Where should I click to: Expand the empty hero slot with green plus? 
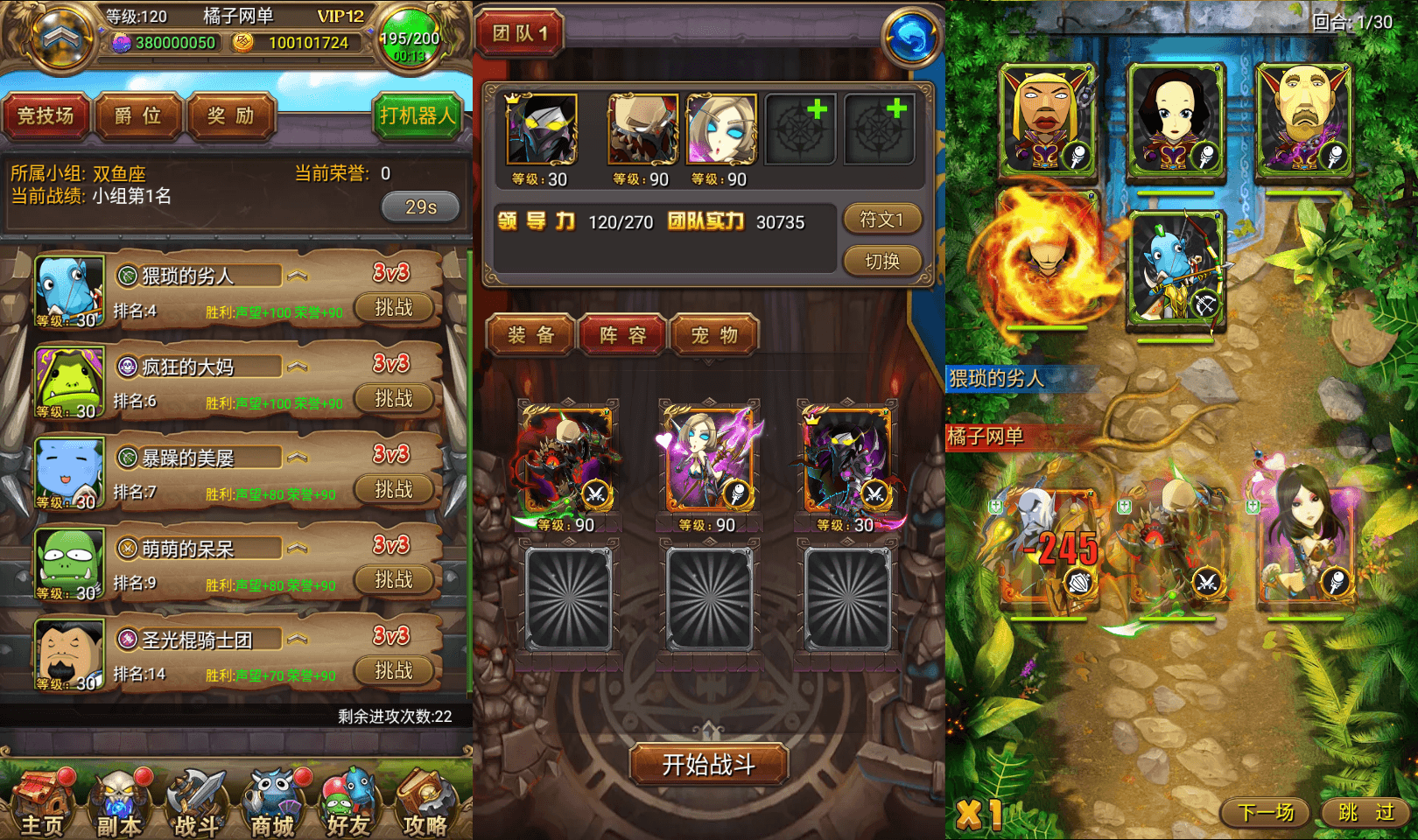point(801,127)
